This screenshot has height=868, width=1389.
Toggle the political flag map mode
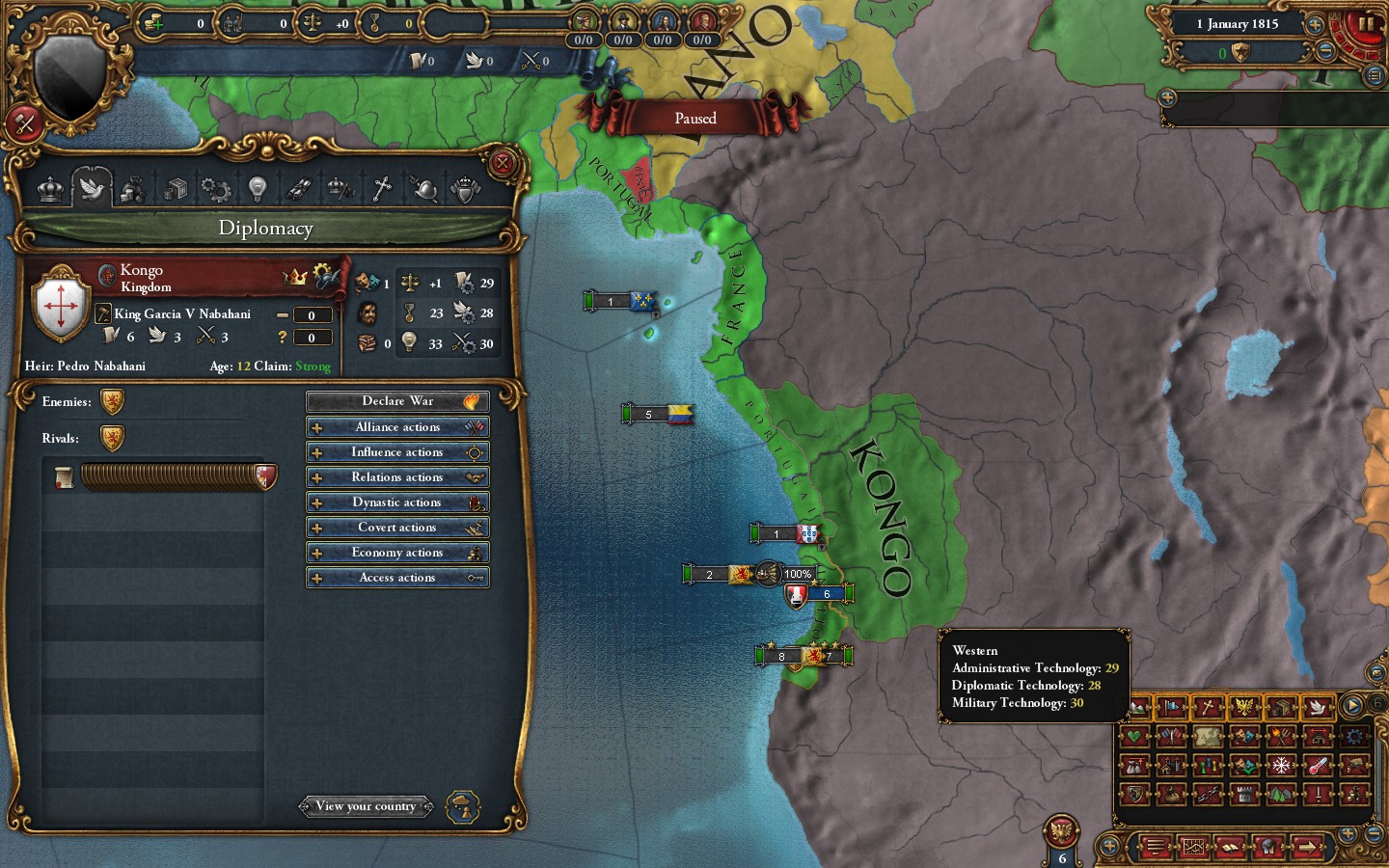[x=1171, y=709]
